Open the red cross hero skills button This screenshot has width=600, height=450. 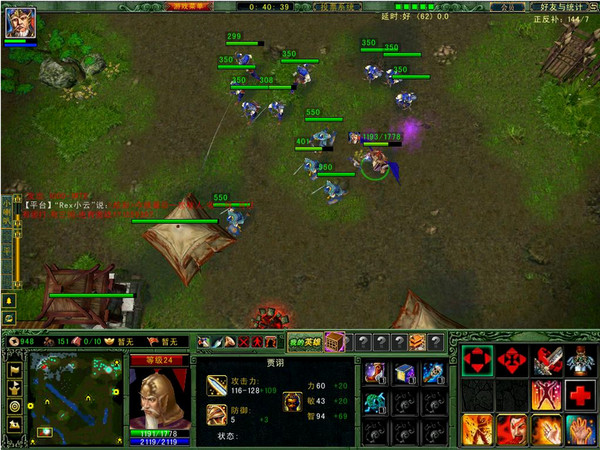(x=580, y=395)
